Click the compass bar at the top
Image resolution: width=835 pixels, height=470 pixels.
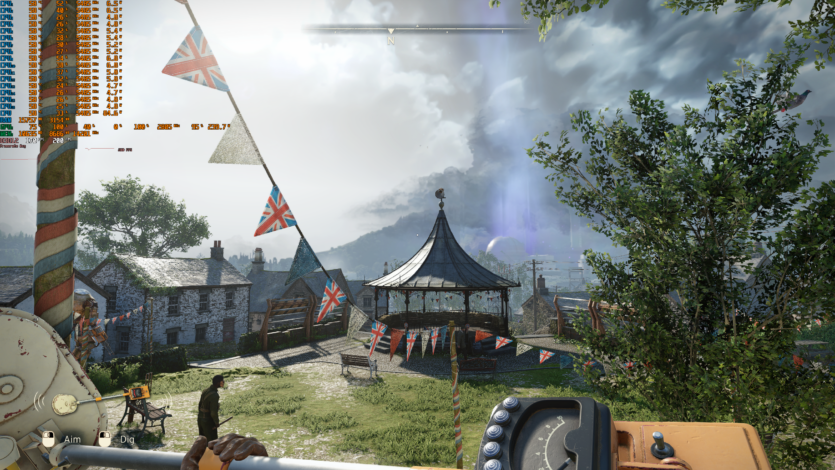420,28
